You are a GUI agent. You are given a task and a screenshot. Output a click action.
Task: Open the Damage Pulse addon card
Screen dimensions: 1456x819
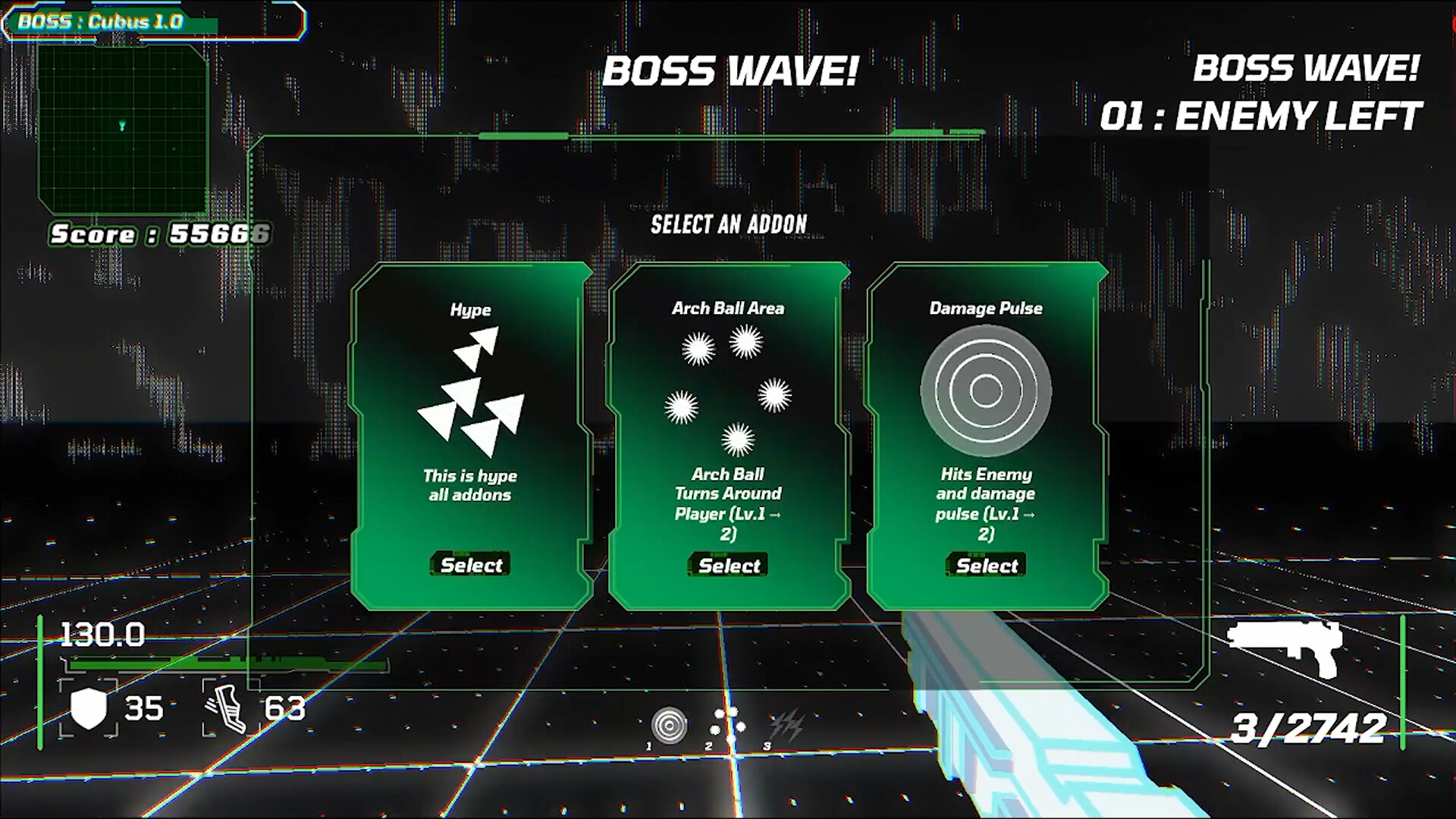[984, 565]
